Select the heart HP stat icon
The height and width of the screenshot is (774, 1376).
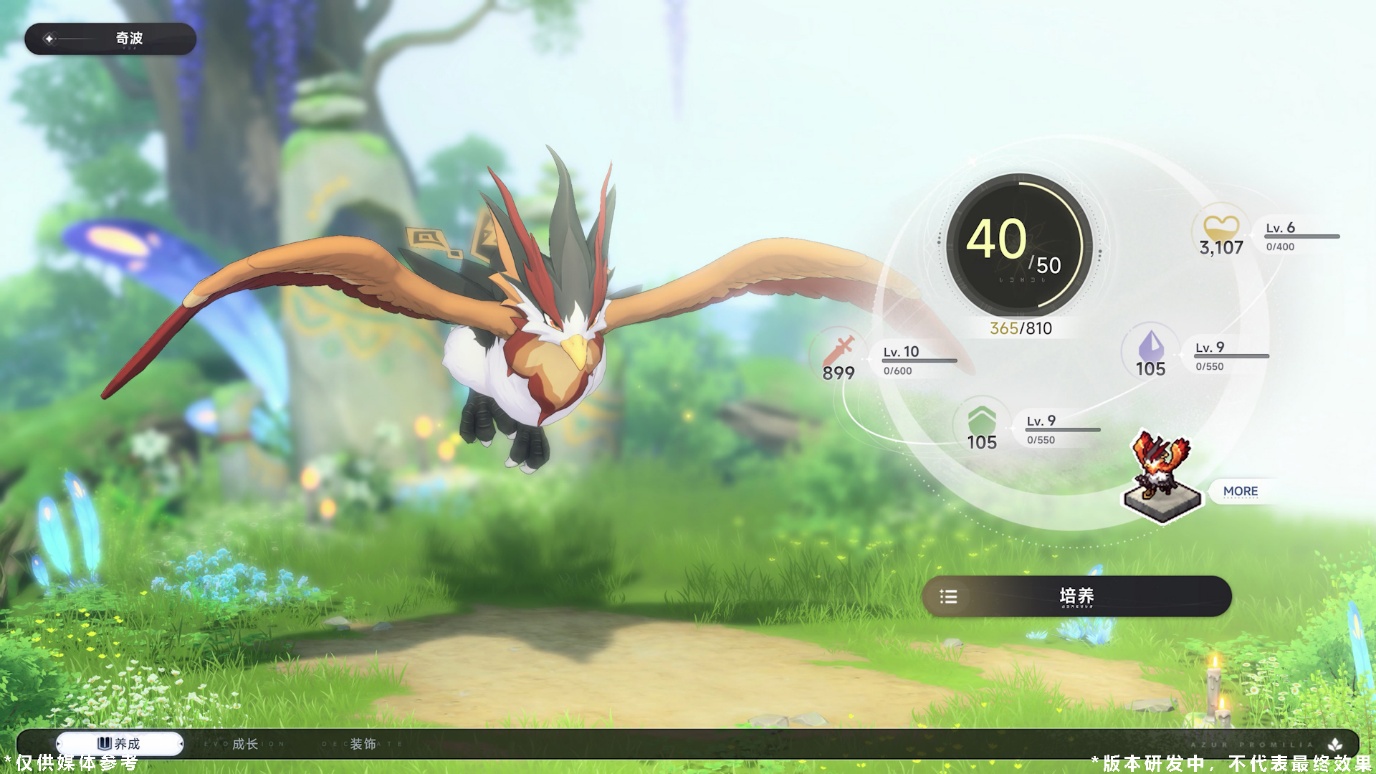point(1220,227)
